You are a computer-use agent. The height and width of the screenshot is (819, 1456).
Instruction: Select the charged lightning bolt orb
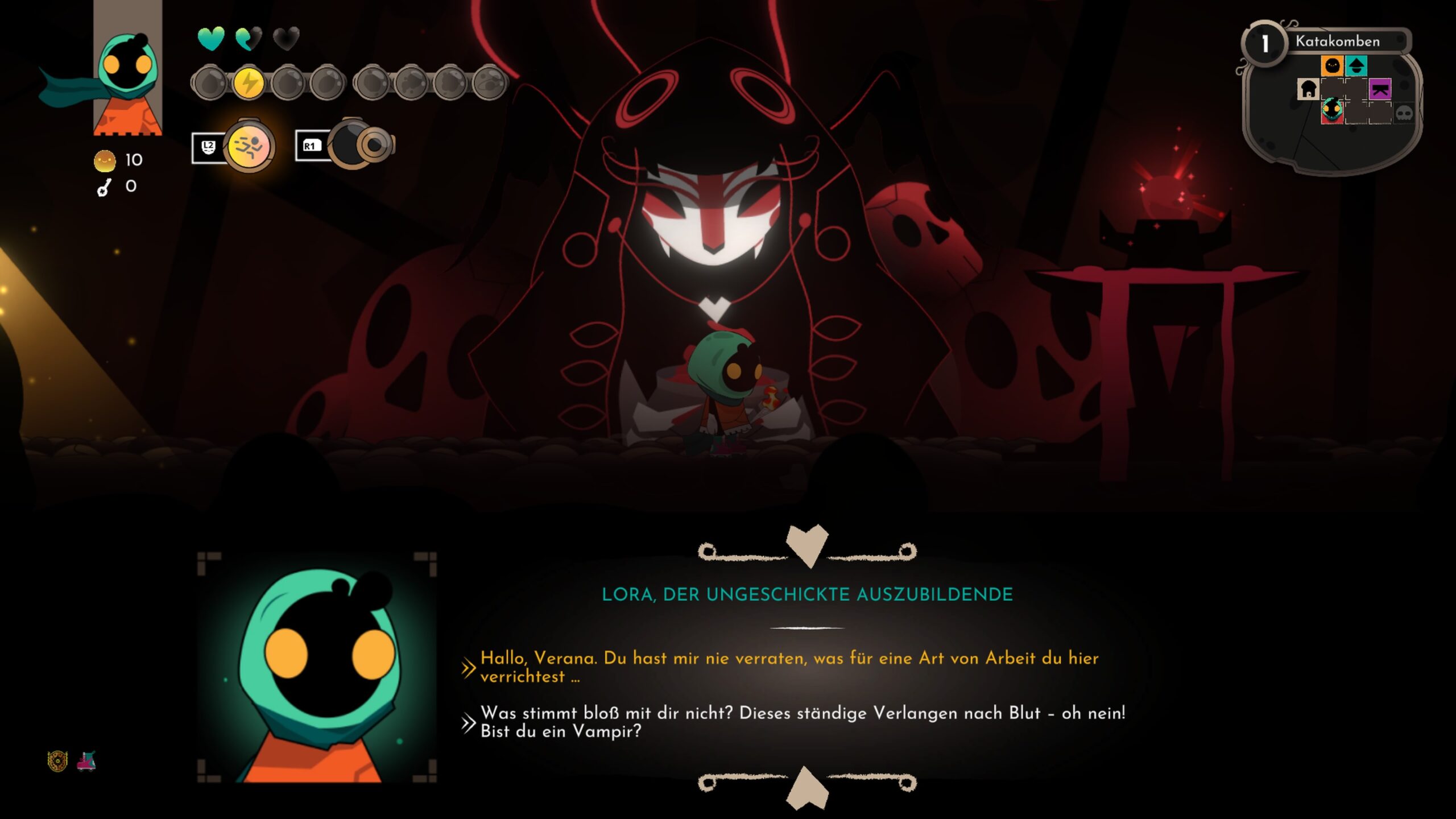(249, 83)
